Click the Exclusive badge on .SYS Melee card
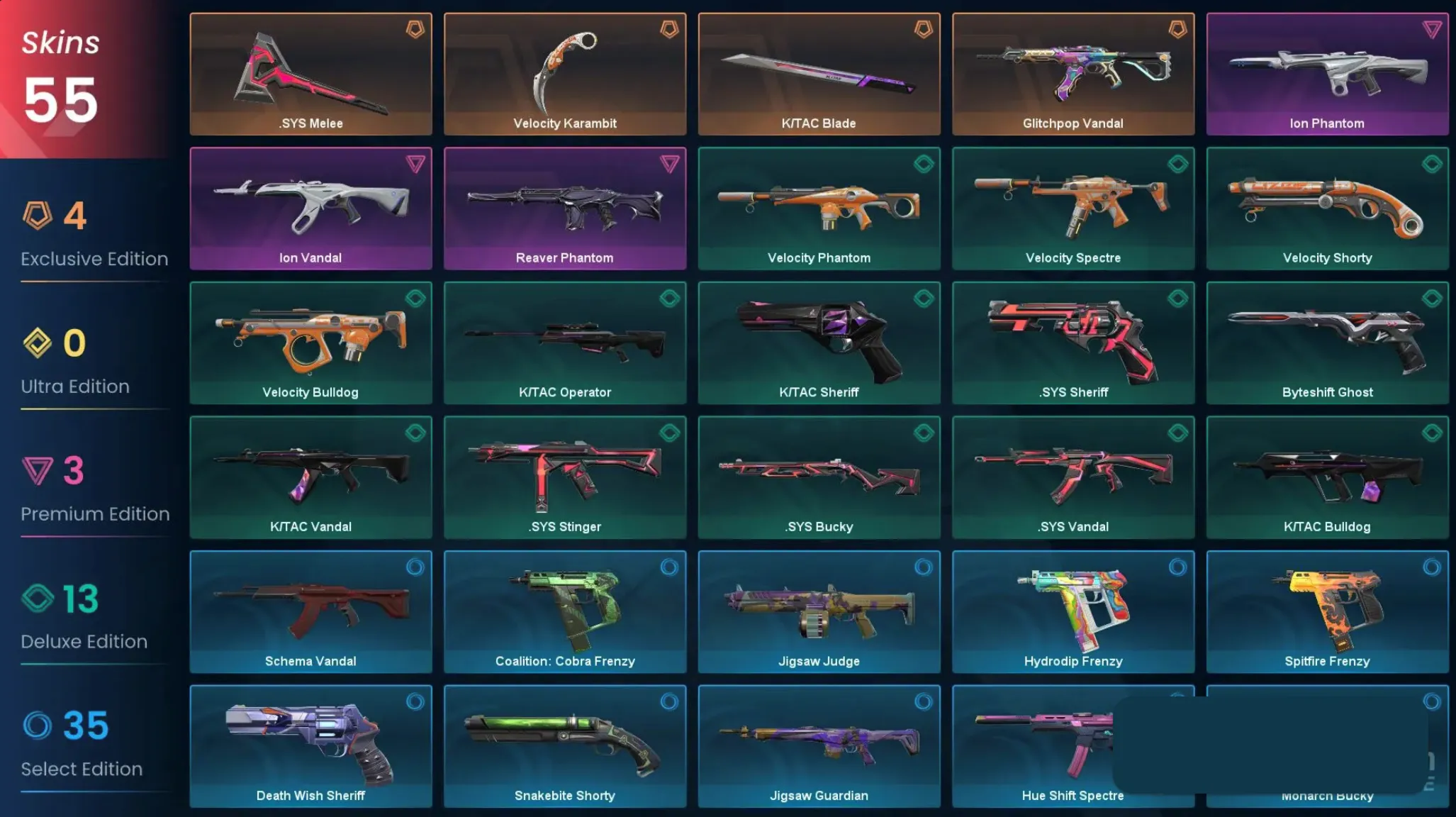 (x=415, y=28)
